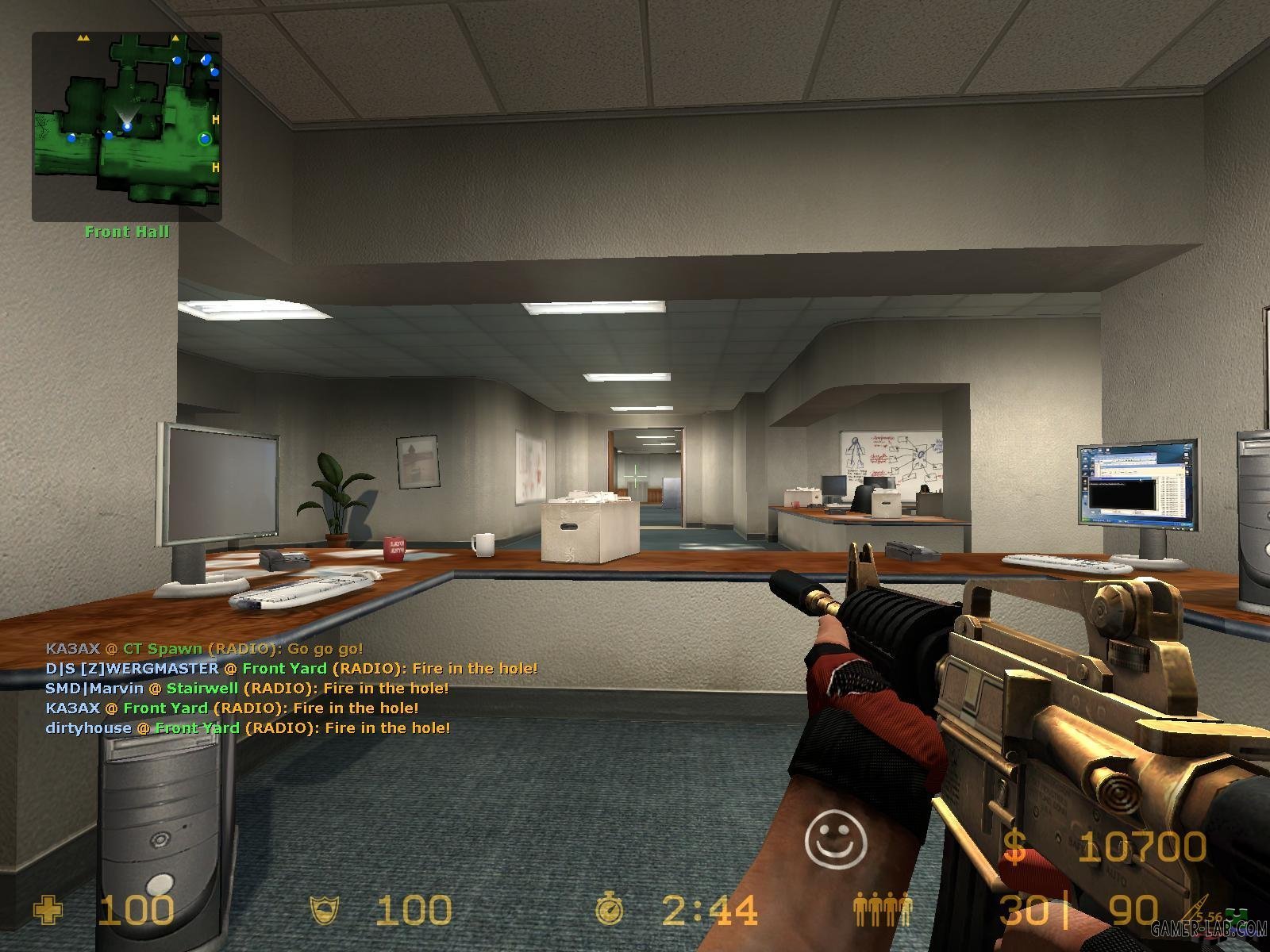This screenshot has width=1270, height=952.
Task: Select KA3AX's "Go go go!" chat message
Action: tap(204, 648)
